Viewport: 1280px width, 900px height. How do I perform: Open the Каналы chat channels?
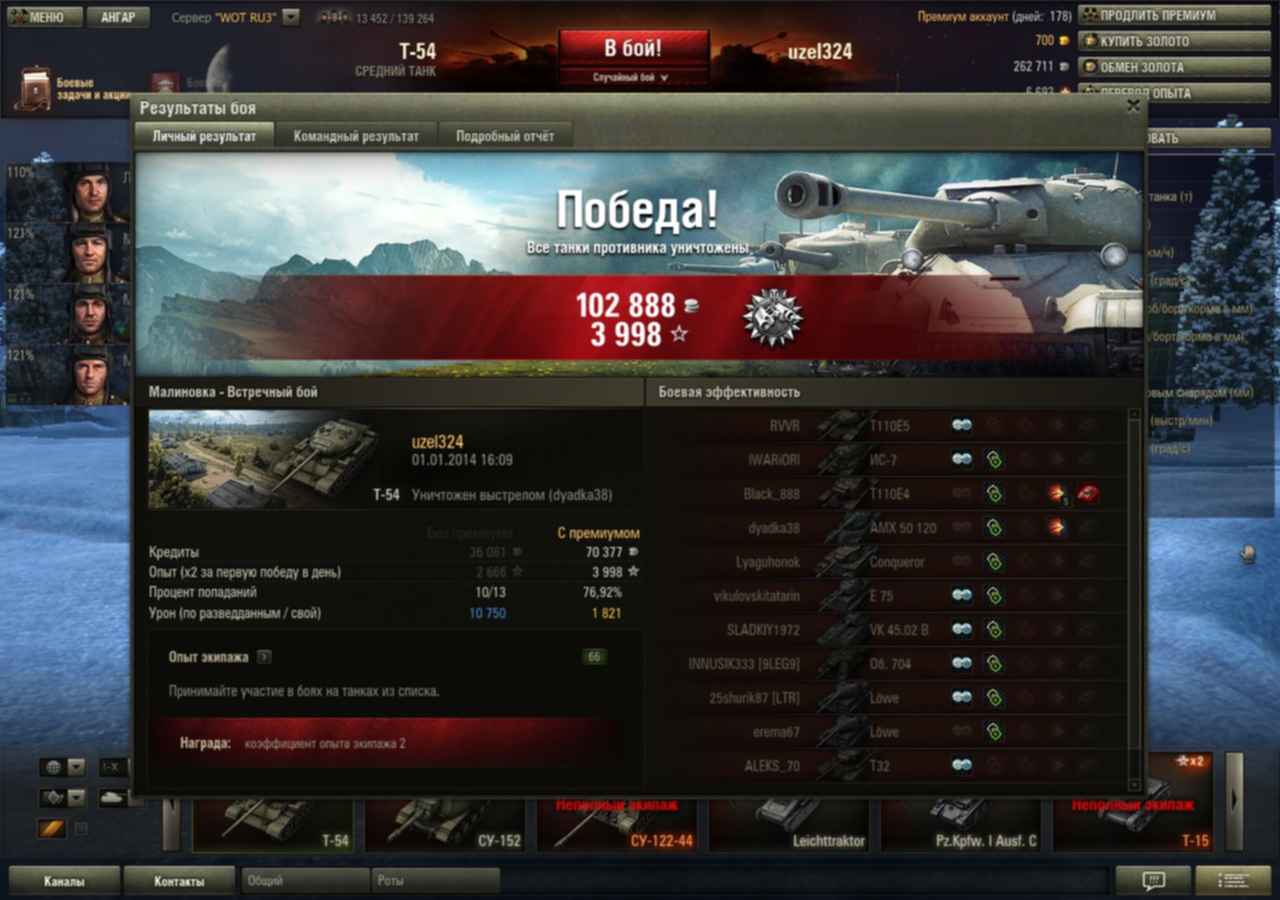point(64,881)
